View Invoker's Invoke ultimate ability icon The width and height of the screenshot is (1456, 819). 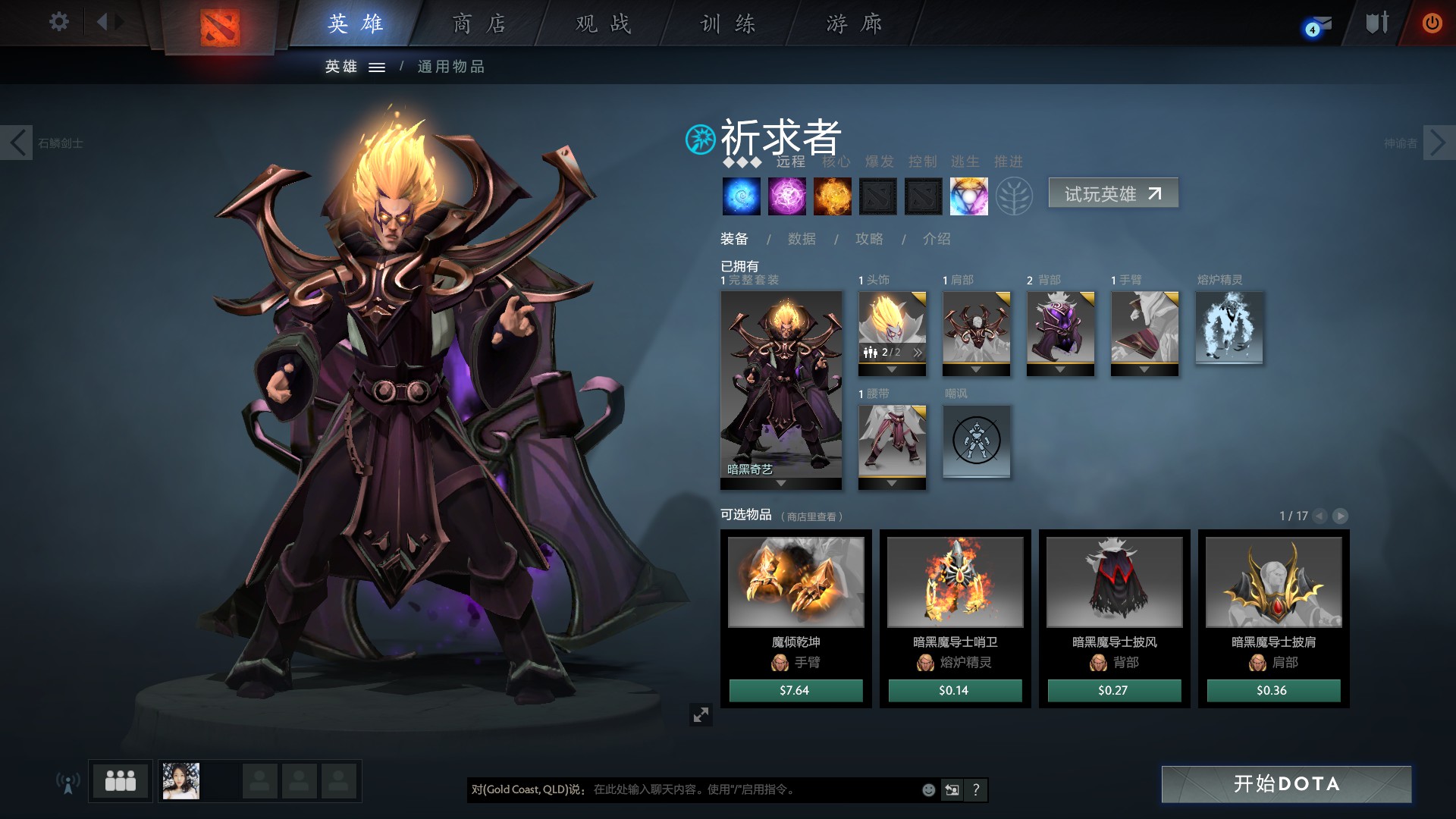tap(968, 196)
